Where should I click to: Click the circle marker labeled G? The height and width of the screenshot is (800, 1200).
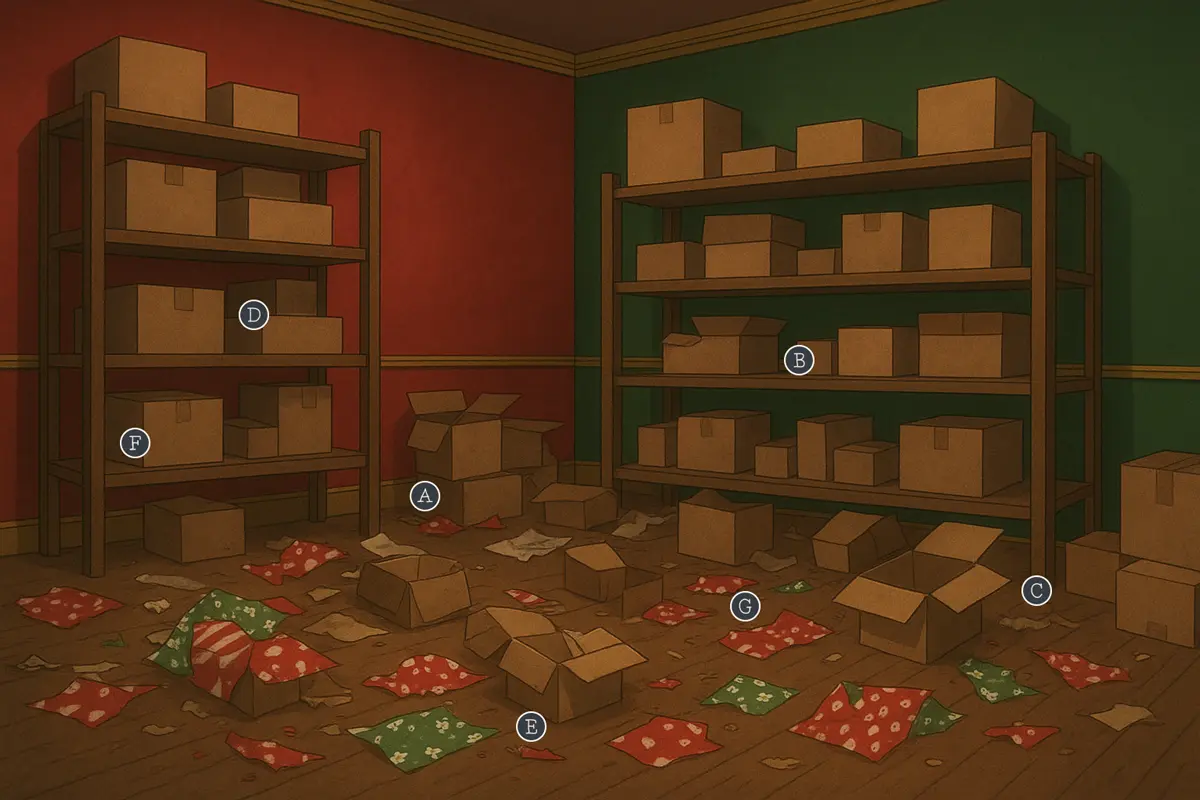click(744, 605)
